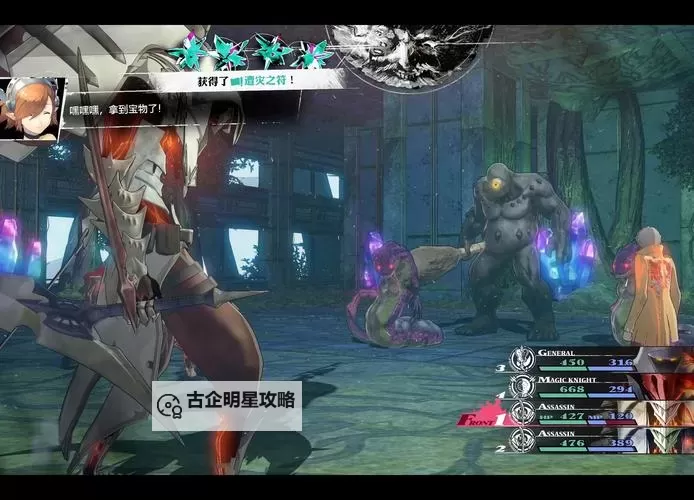Click the orange-haired fairy dialogue portrait
Screen dimensions: 694x500
coord(32,107)
